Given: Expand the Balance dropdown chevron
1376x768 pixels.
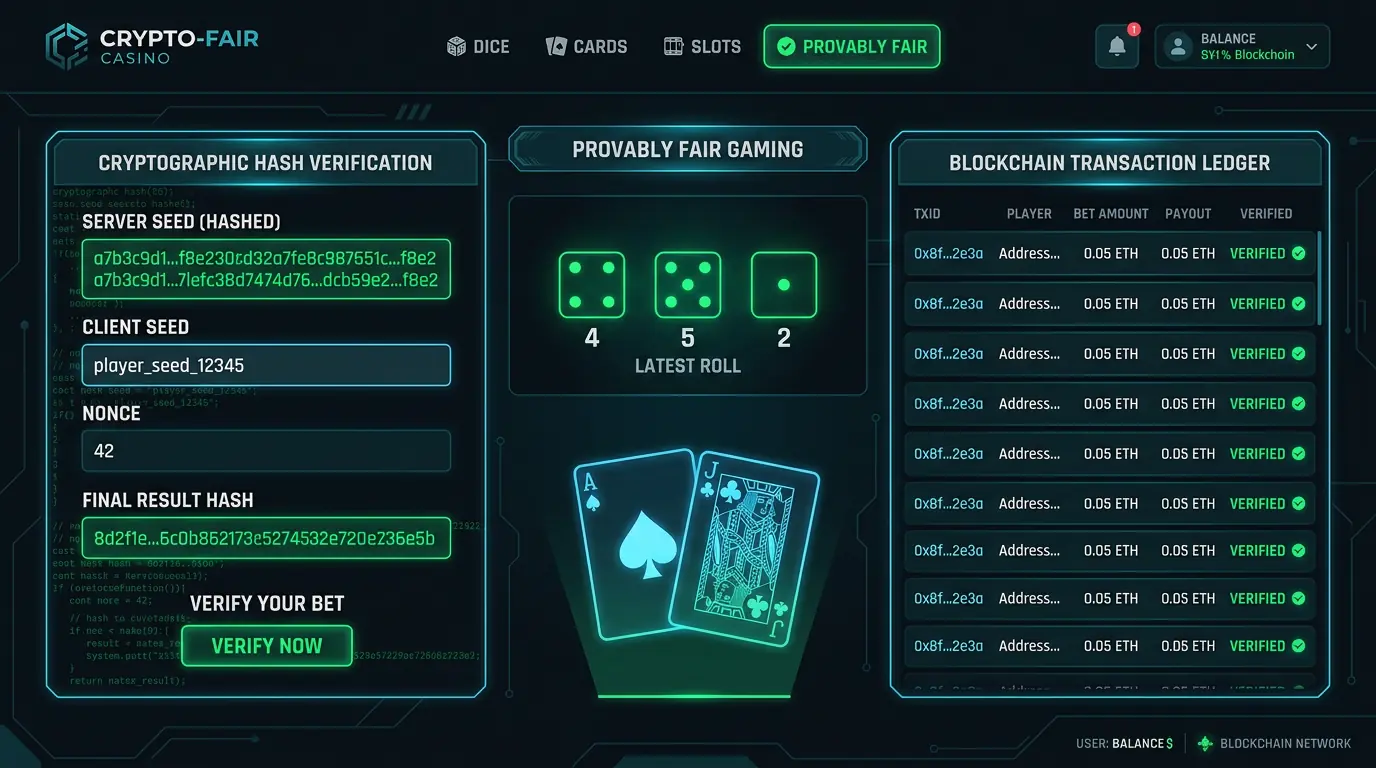Looking at the screenshot, I should 1312,46.
